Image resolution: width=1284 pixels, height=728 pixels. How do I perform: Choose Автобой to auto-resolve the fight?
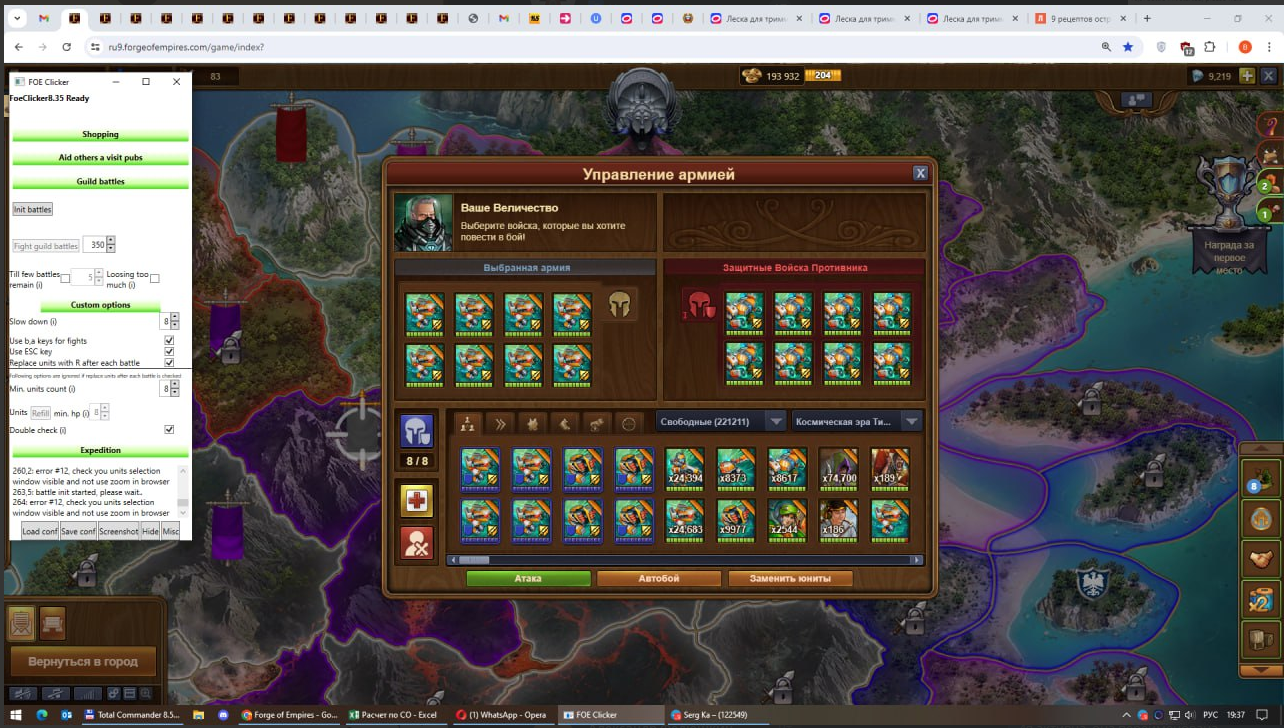pos(659,578)
